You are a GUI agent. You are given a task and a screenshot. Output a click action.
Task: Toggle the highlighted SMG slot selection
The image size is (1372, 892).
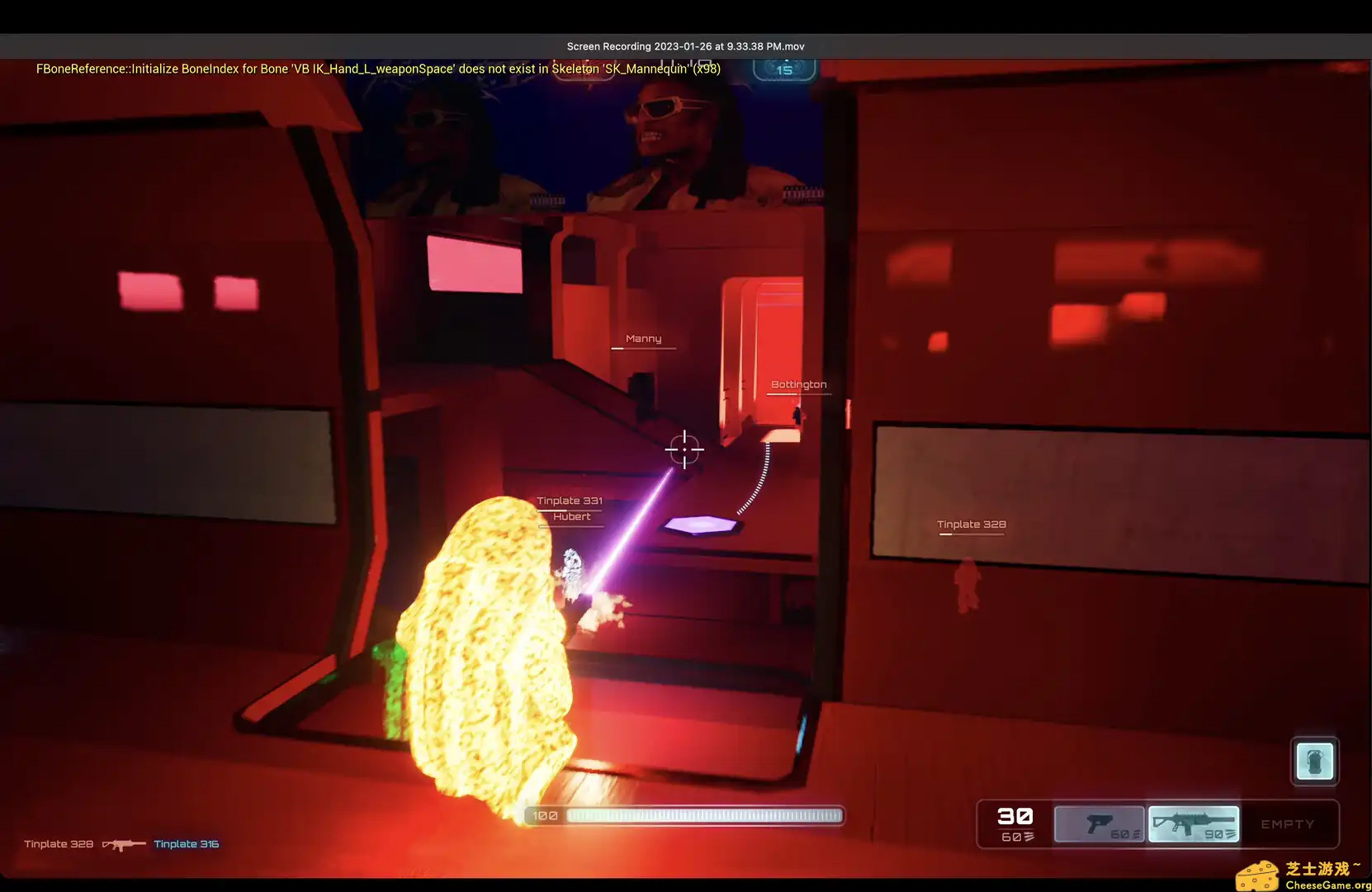click(1195, 823)
